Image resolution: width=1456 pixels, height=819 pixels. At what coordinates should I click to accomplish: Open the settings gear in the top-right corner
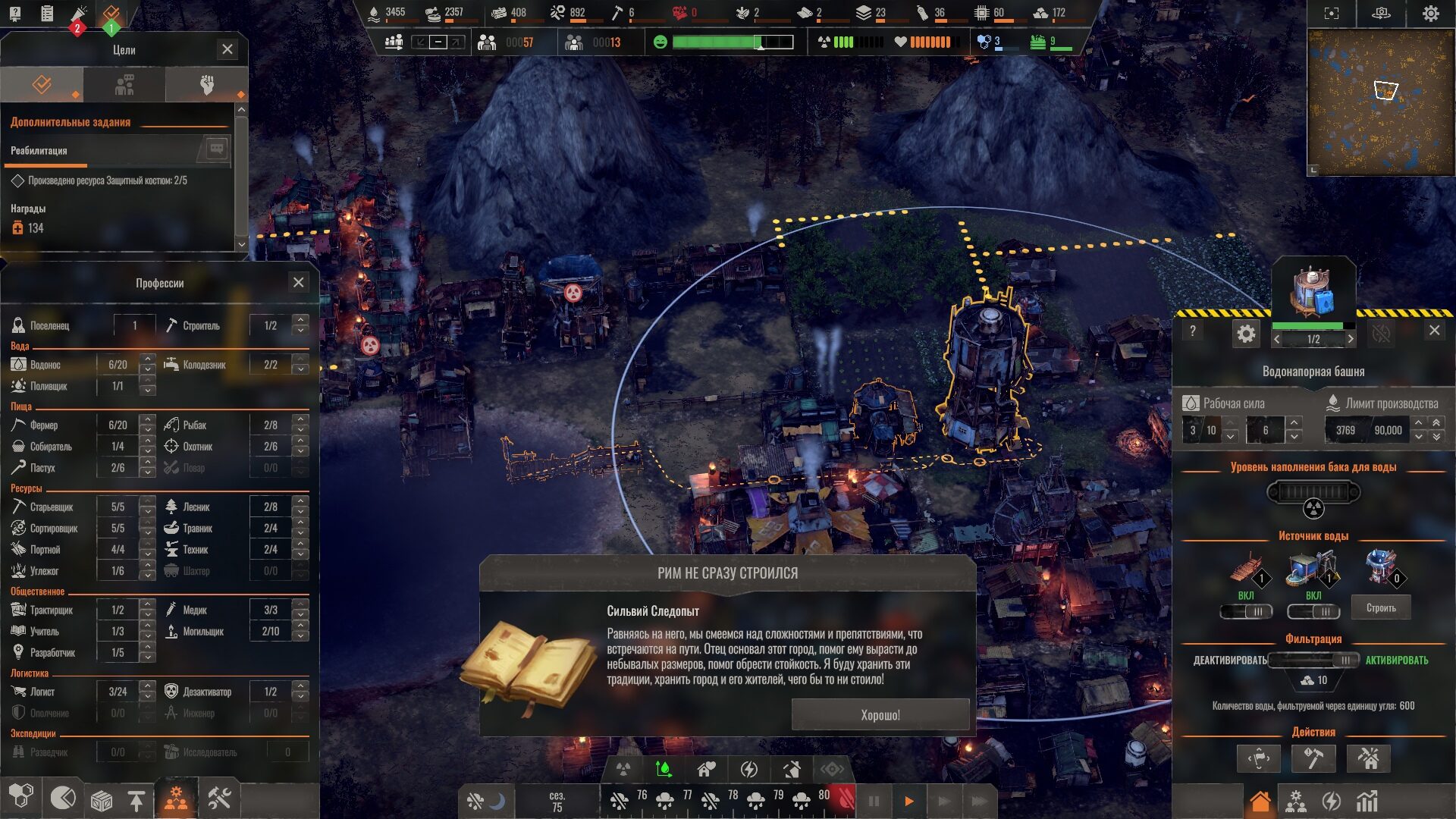click(x=1430, y=14)
